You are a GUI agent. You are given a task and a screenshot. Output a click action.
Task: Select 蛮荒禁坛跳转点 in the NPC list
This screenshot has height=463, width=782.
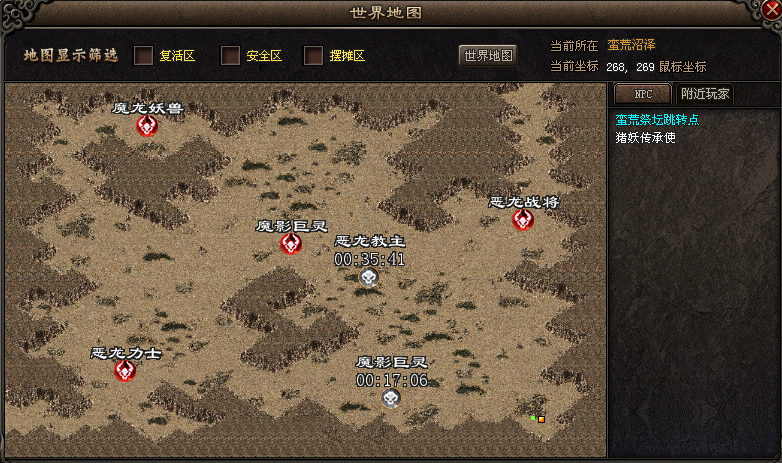click(657, 120)
